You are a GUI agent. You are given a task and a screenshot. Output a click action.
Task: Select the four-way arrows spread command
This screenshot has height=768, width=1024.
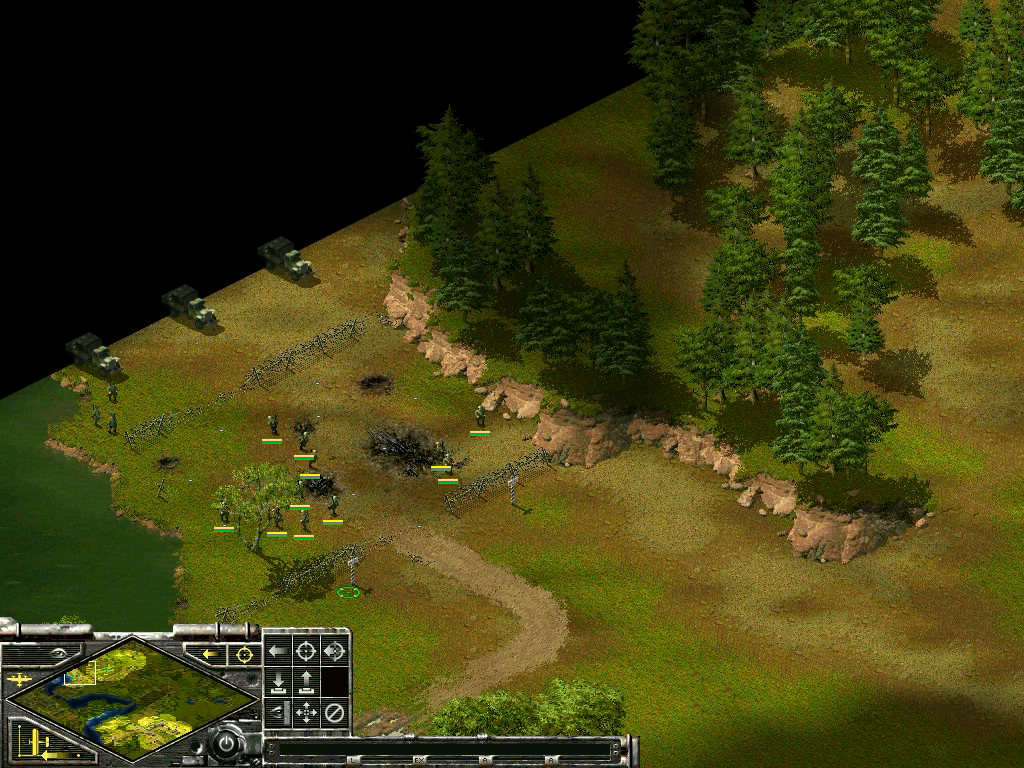tap(306, 713)
